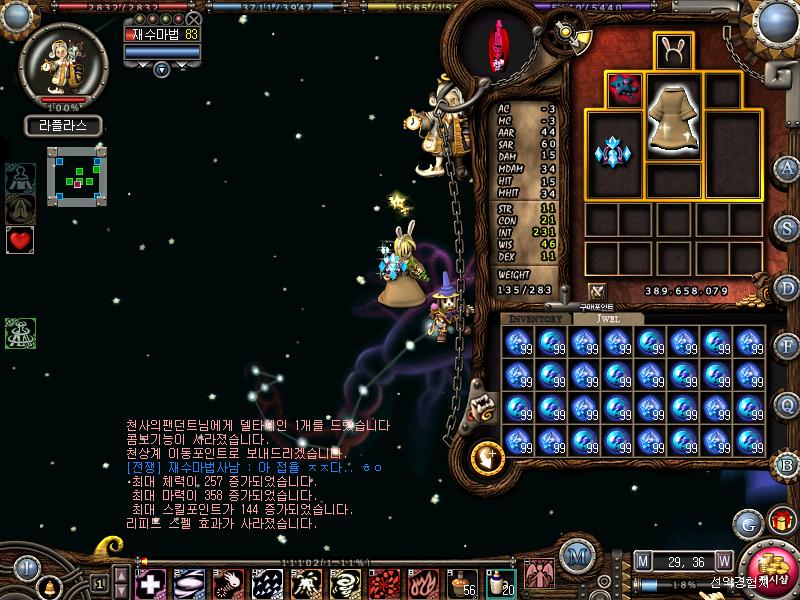Select the red heart status icon

(x=20, y=240)
